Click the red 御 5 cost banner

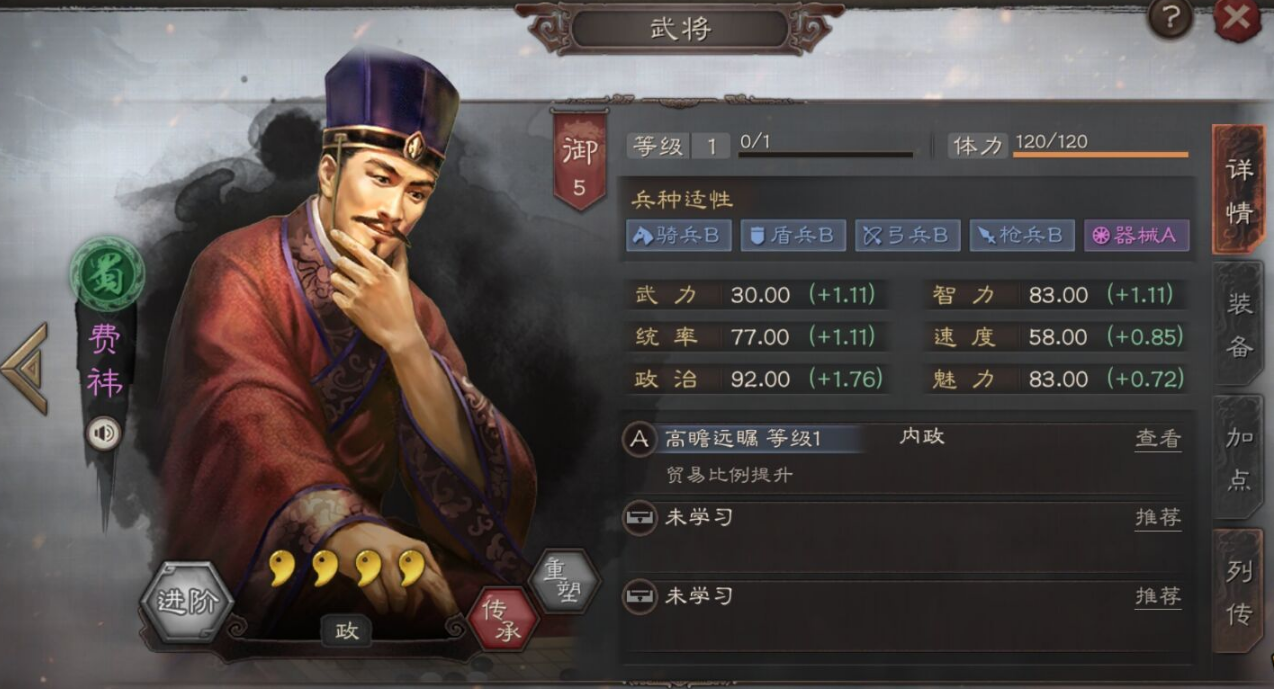point(579,160)
